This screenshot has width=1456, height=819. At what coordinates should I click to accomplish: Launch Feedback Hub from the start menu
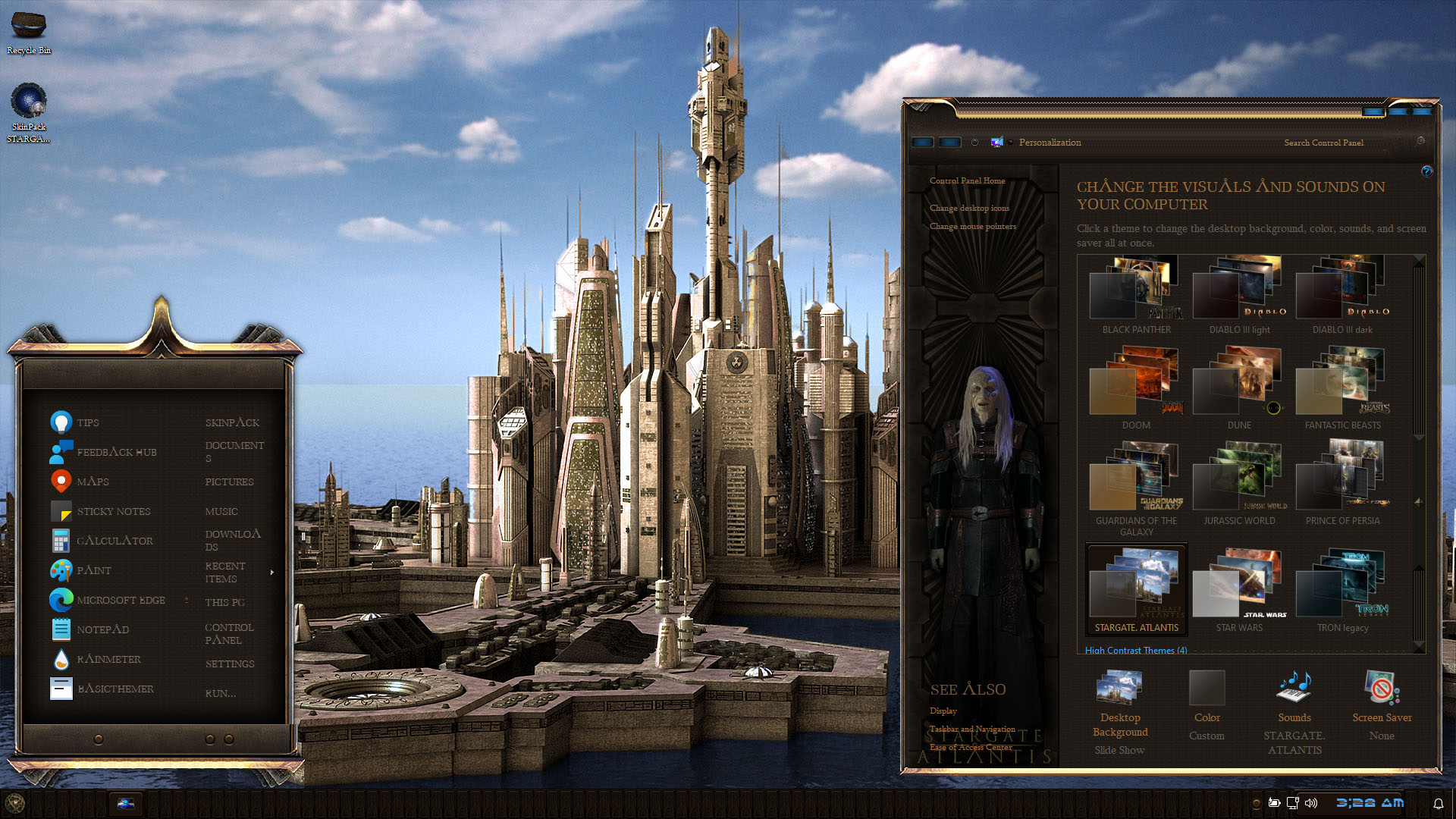tap(116, 452)
